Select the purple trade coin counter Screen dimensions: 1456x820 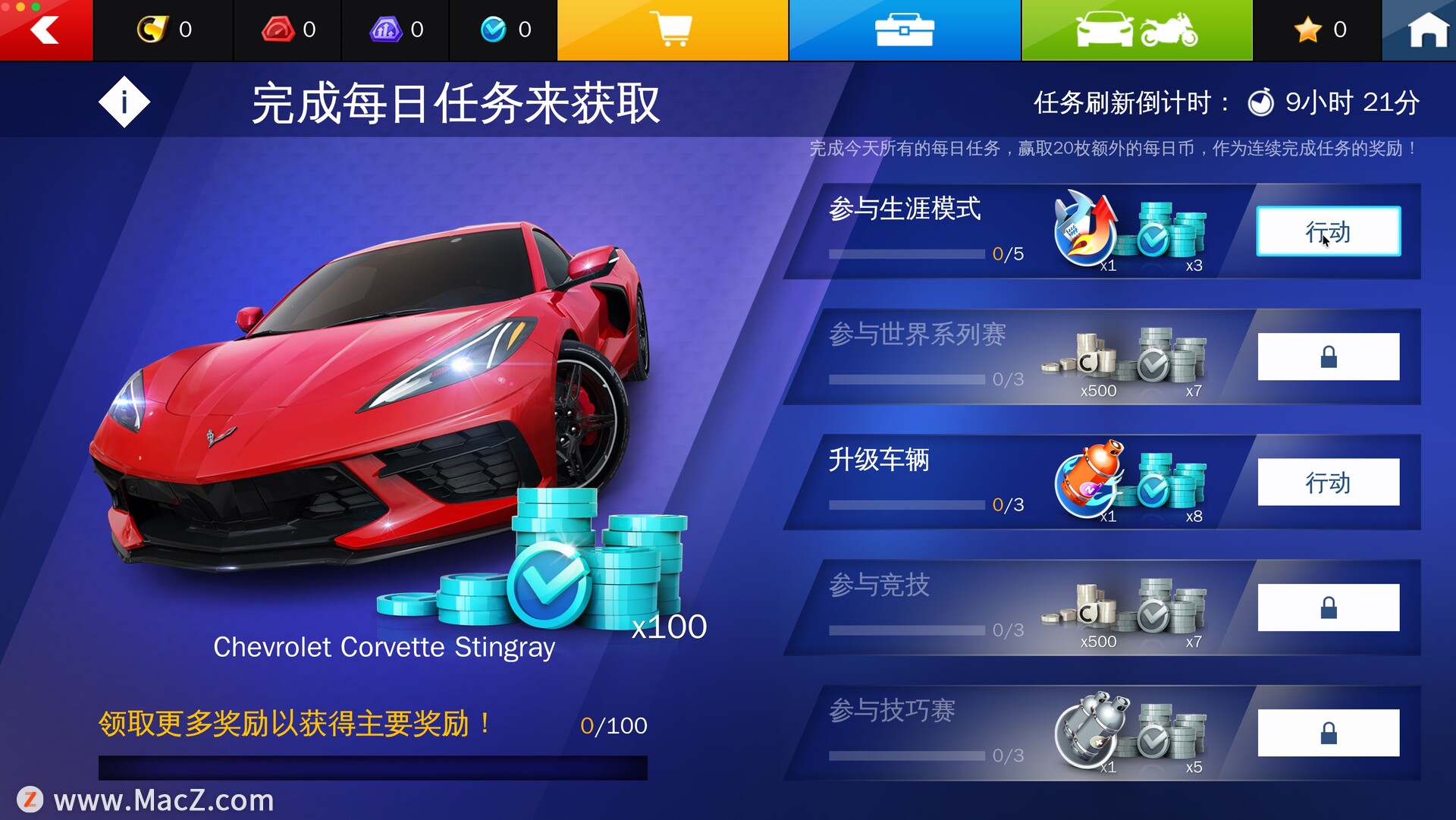396,30
